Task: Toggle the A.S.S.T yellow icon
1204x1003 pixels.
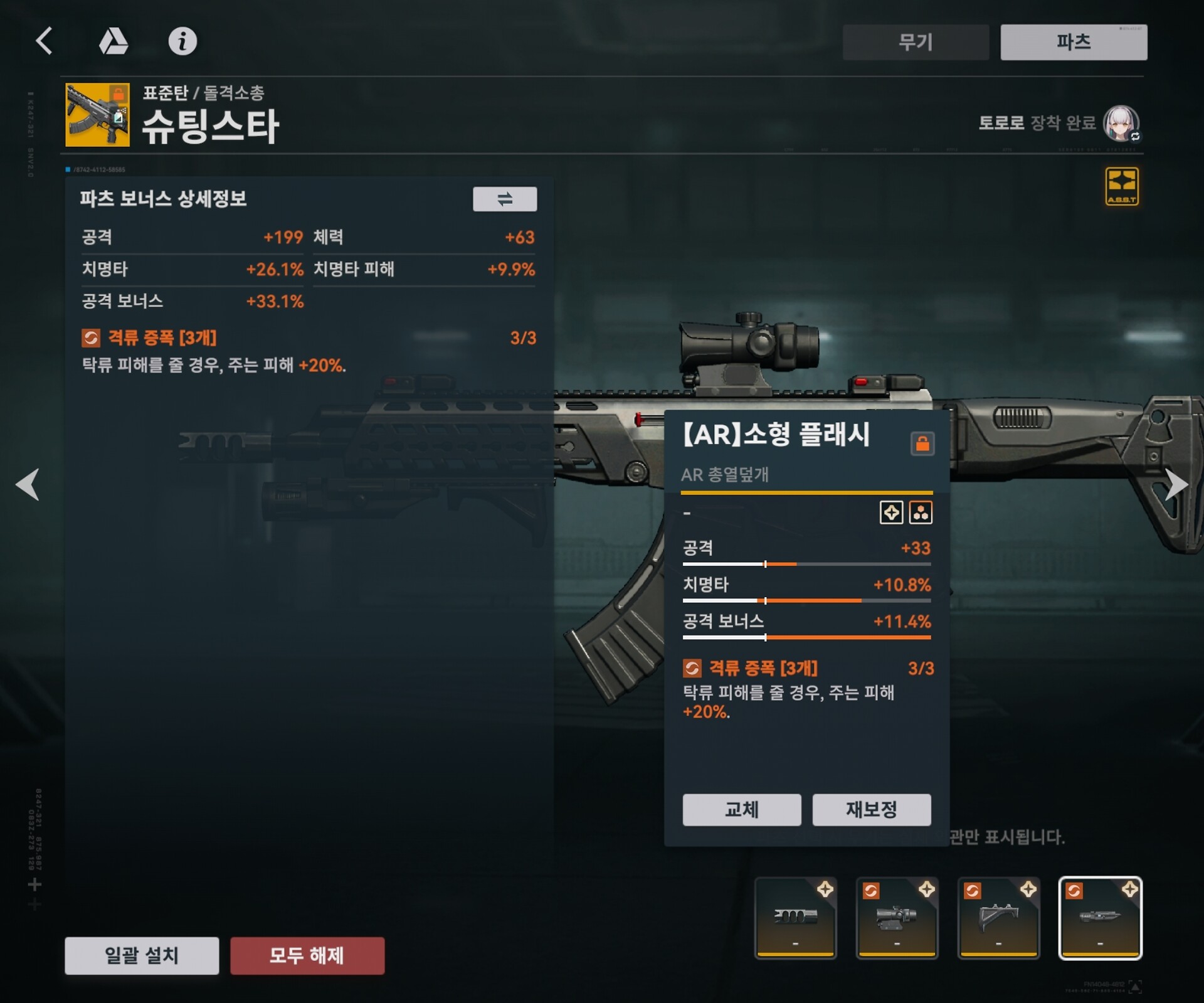Action: point(1122,186)
